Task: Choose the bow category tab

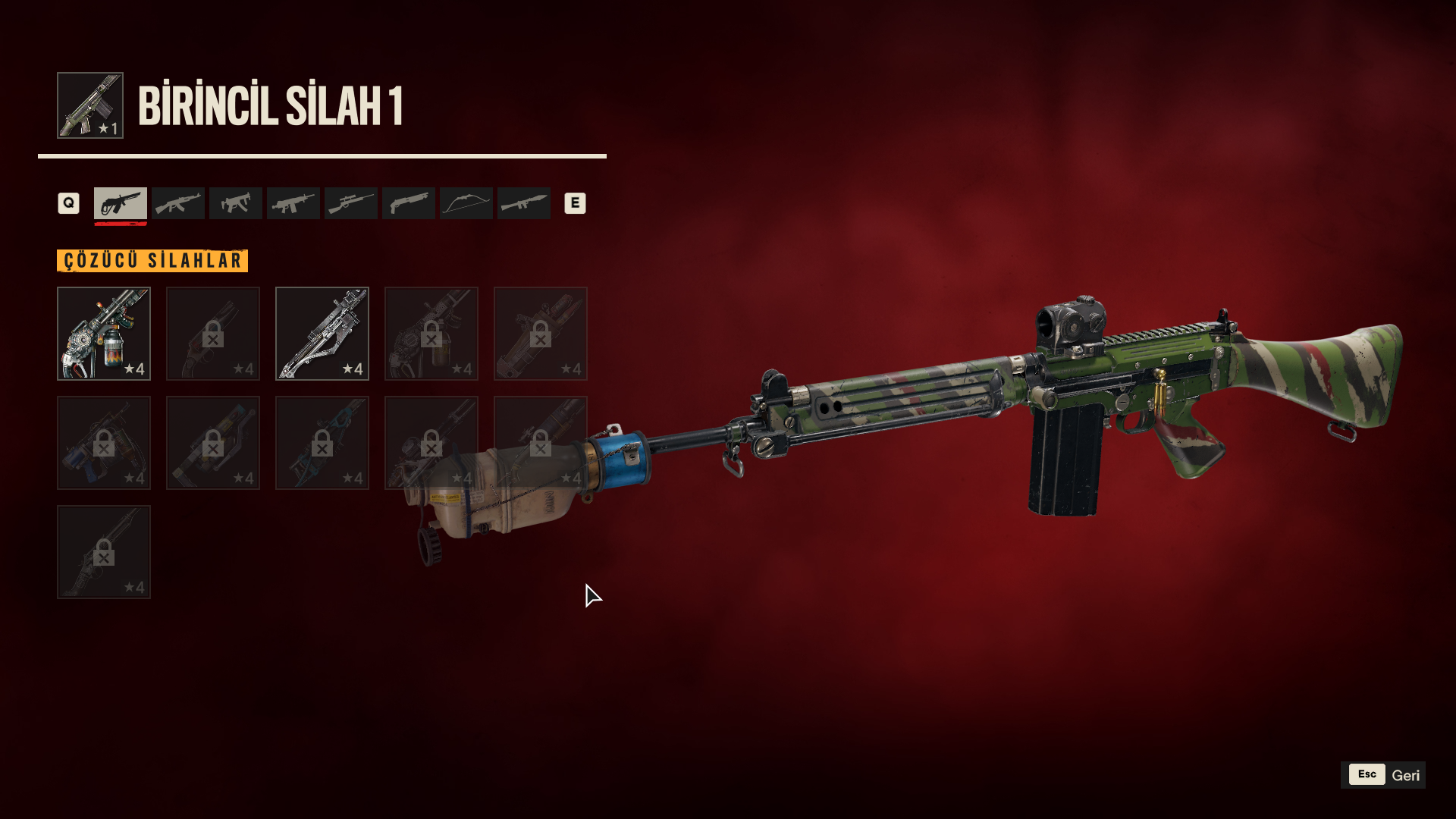Action: (466, 203)
